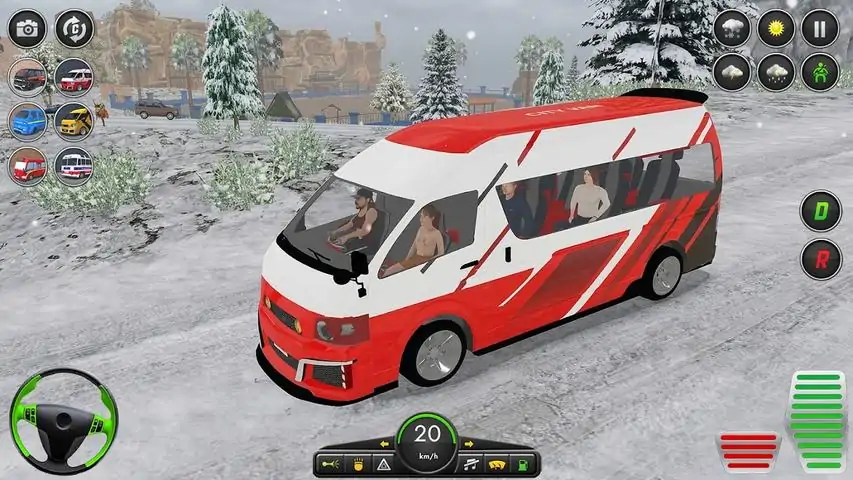Select the blue van thumbnail
The width and height of the screenshot is (853, 480).
point(27,120)
